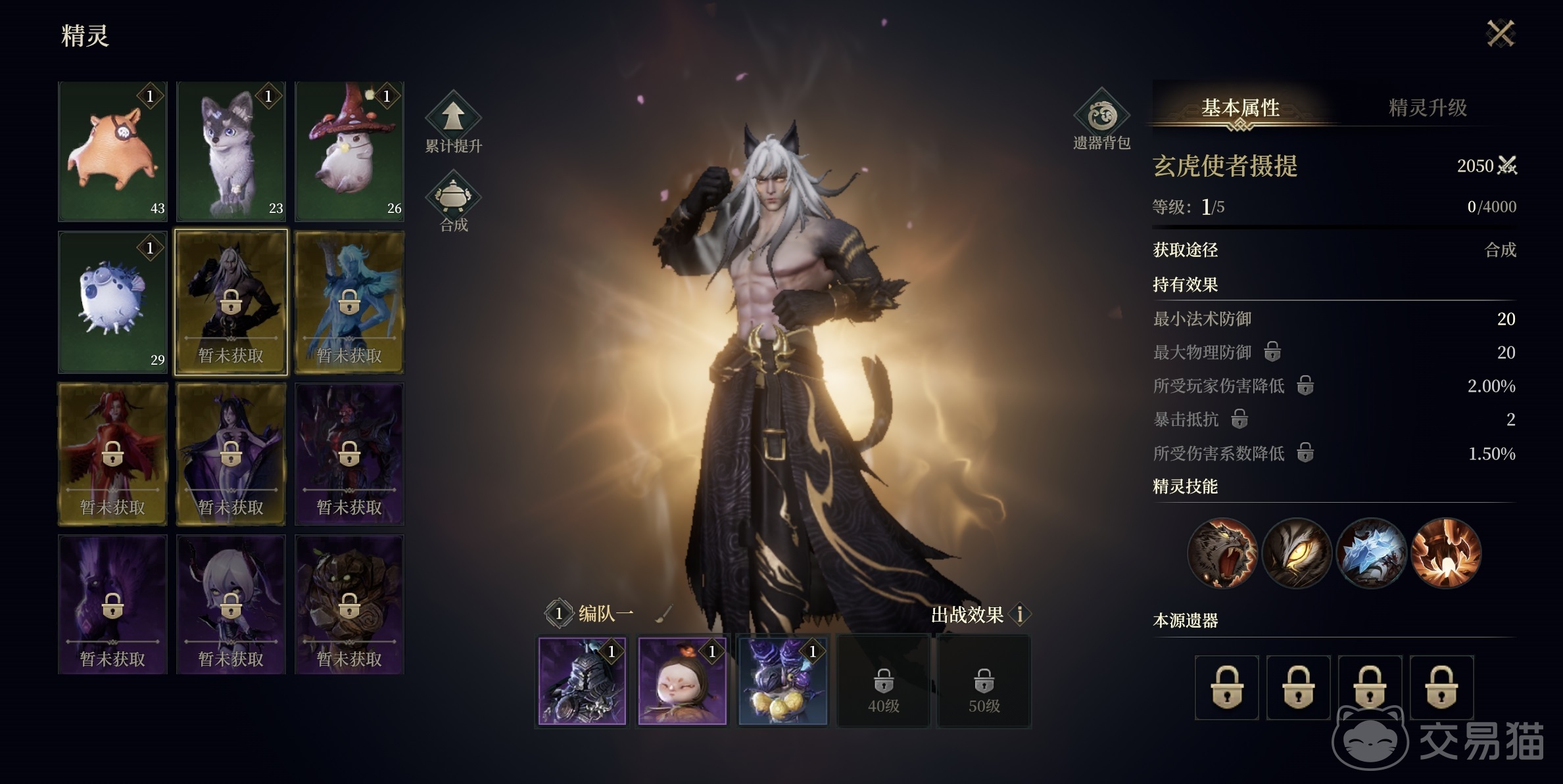Open the flame burst skill icon

1446,554
